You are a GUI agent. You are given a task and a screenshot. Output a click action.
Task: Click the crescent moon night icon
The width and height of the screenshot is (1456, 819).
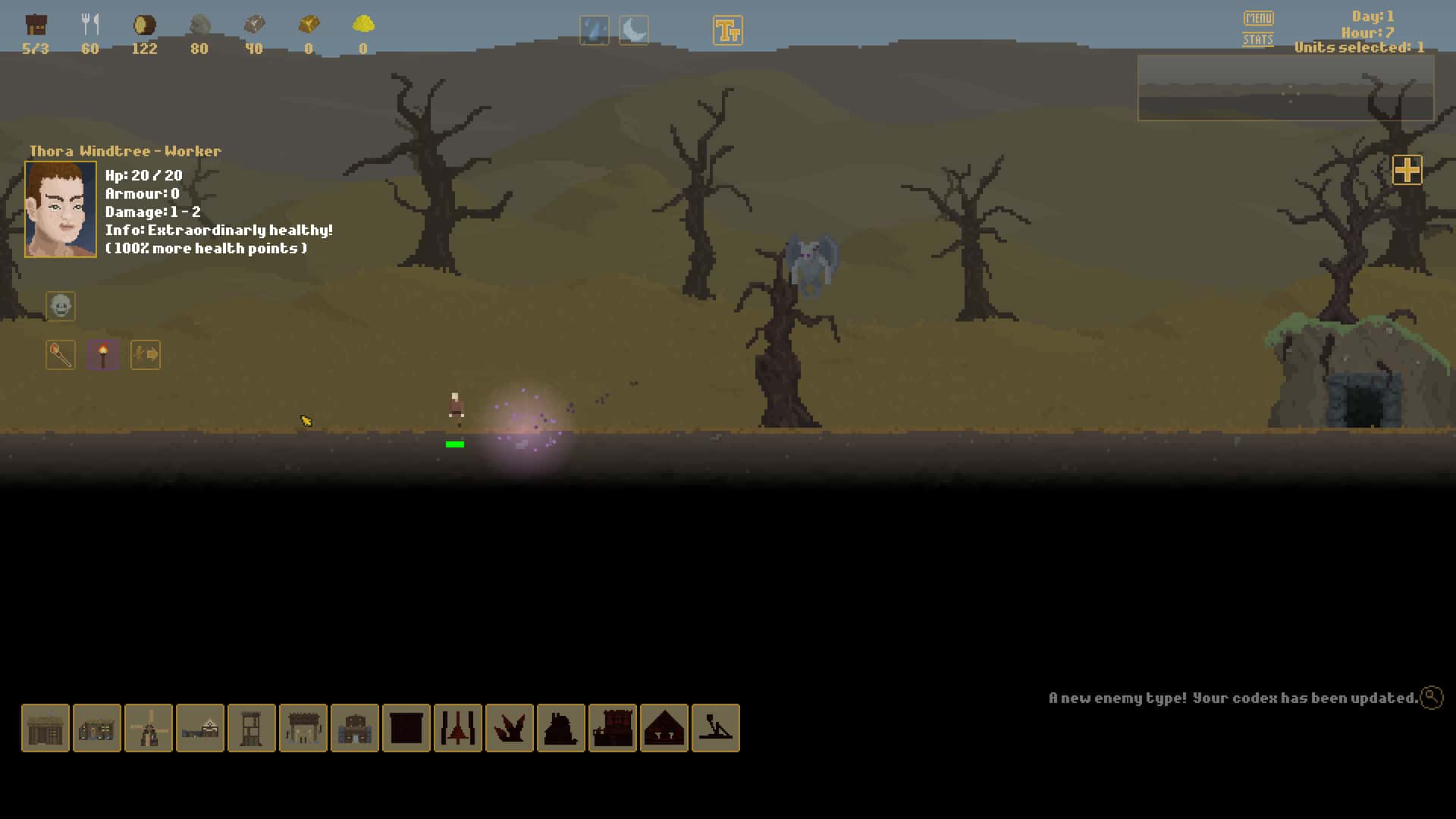[633, 31]
